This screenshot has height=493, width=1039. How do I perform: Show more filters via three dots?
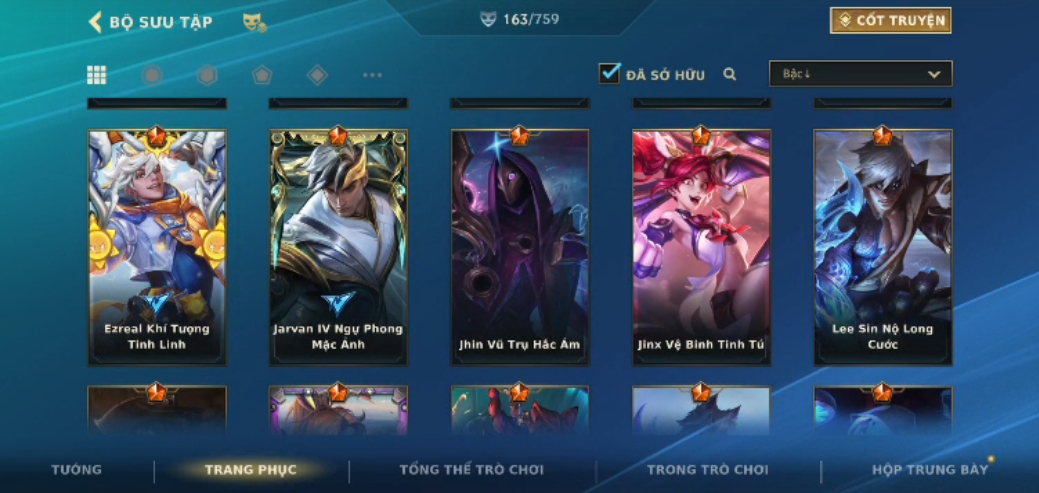[x=372, y=75]
